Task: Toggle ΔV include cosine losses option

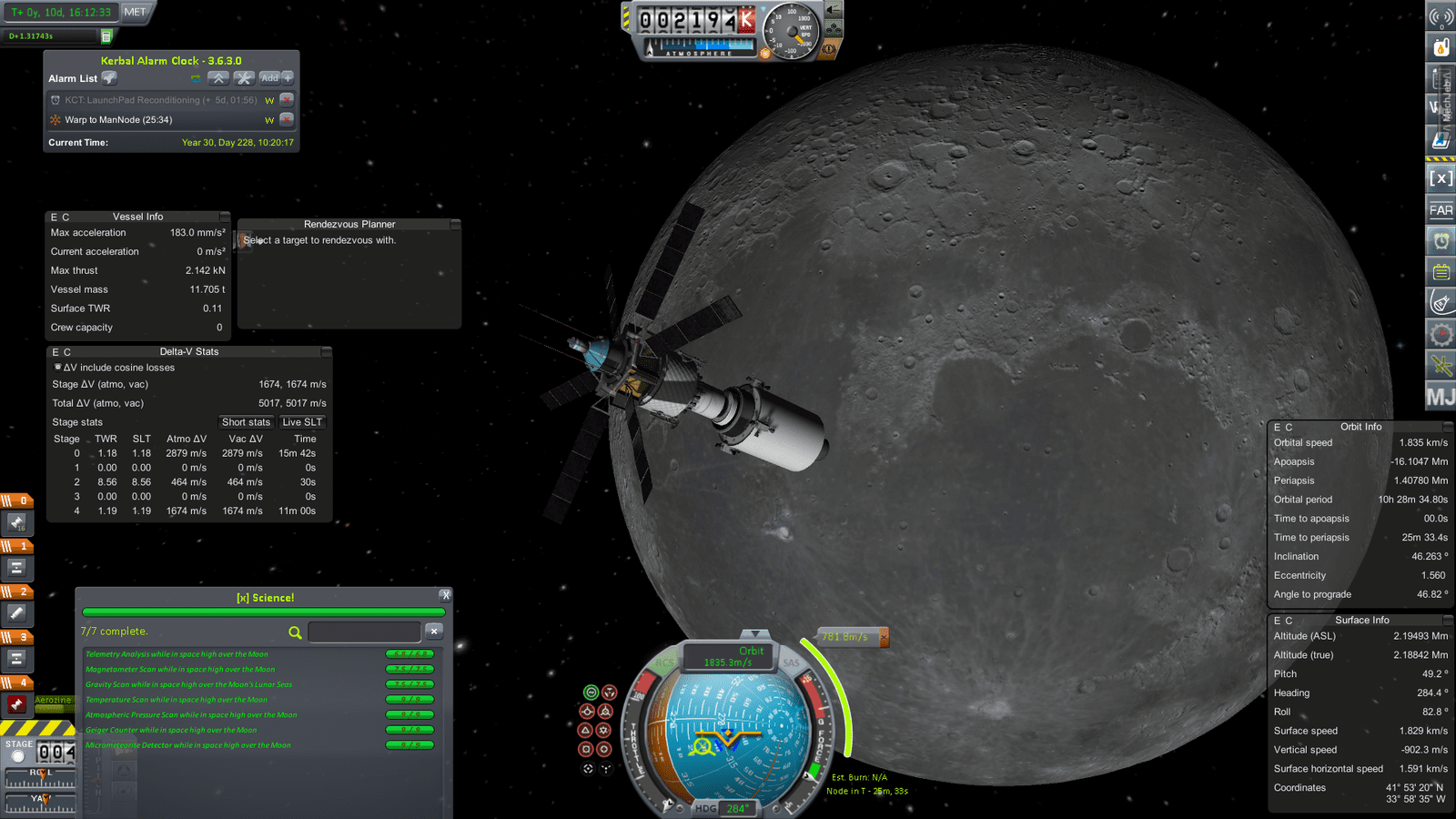Action: (x=58, y=368)
